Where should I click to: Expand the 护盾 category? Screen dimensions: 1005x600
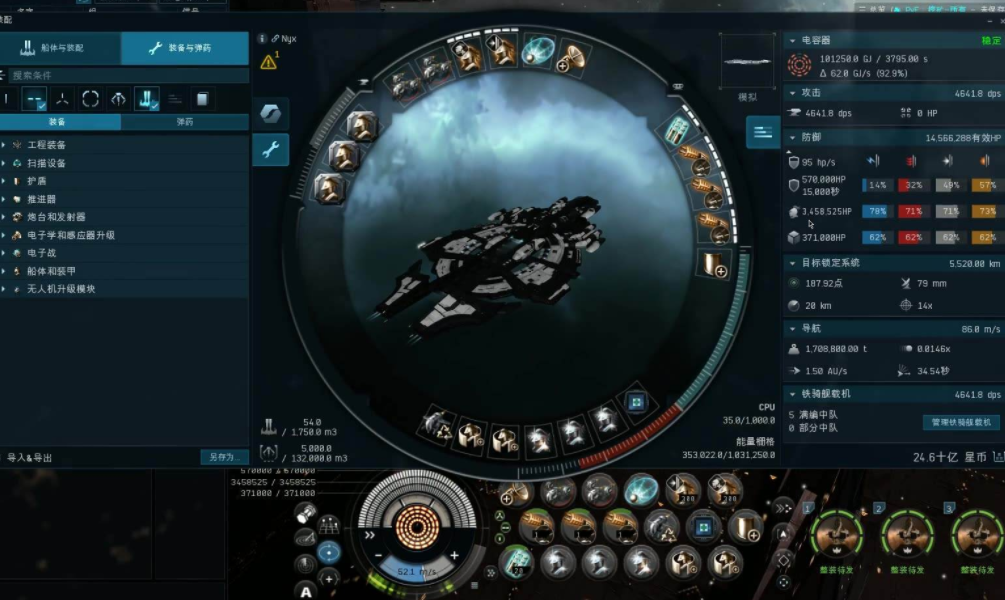tap(38, 181)
